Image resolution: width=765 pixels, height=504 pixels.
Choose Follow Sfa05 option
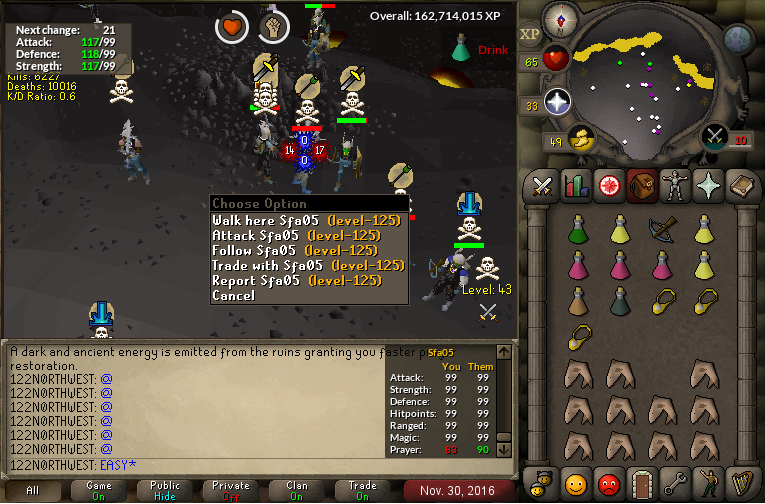pyautogui.click(x=305, y=251)
